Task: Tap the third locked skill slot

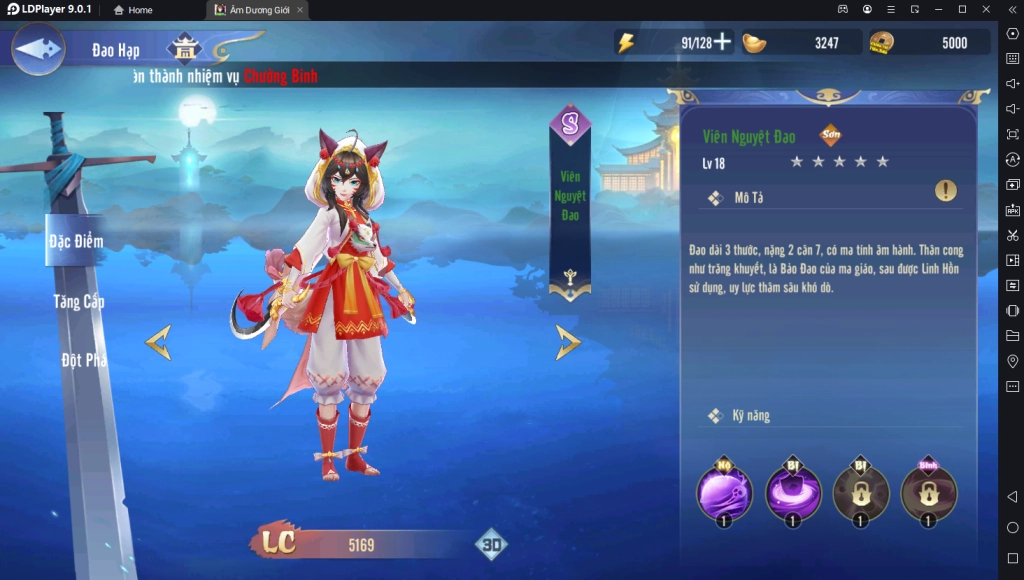Action: click(861, 492)
